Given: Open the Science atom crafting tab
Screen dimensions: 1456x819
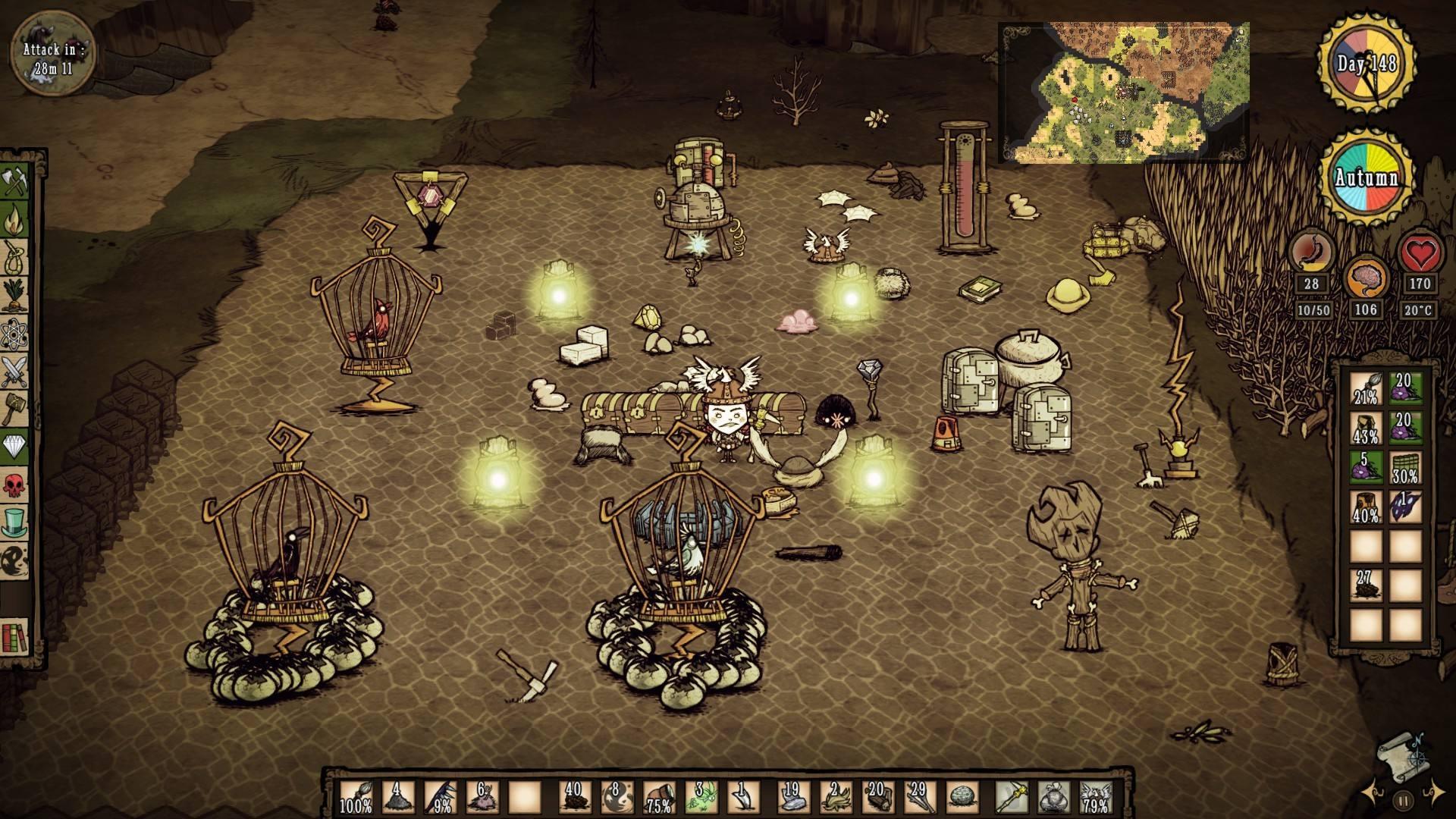Looking at the screenshot, I should (x=15, y=334).
